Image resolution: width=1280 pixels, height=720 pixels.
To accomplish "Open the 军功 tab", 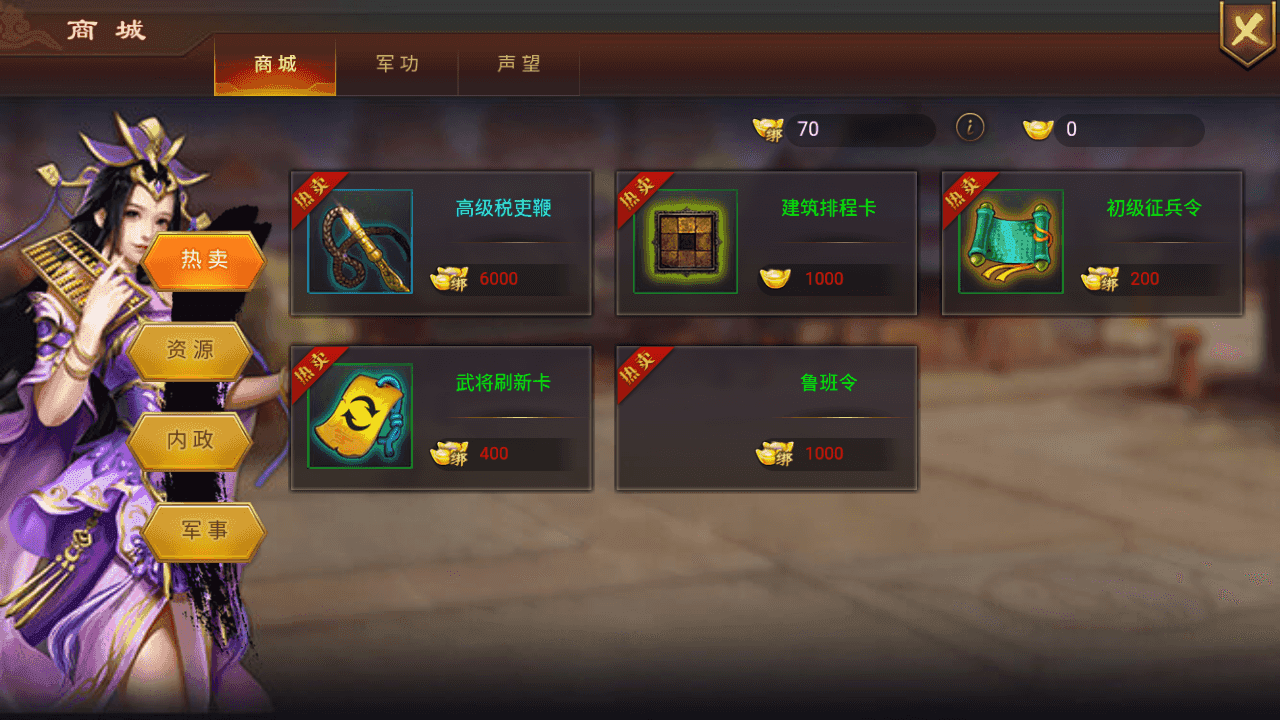I will pos(397,65).
